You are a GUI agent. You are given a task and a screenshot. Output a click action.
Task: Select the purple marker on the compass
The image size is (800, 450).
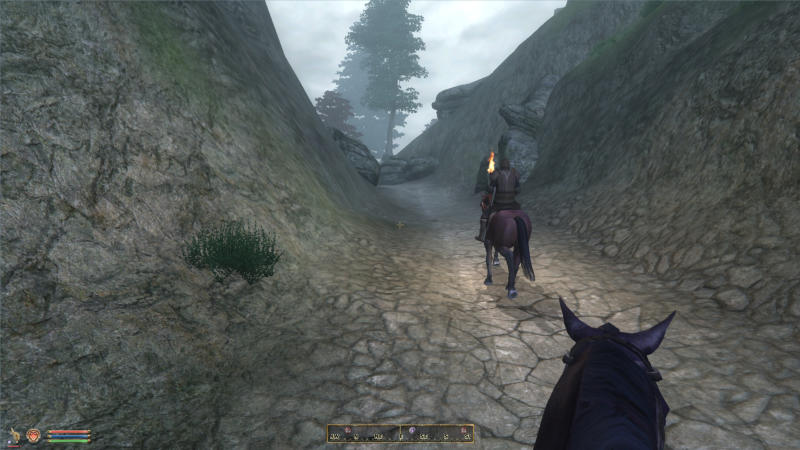412,430
